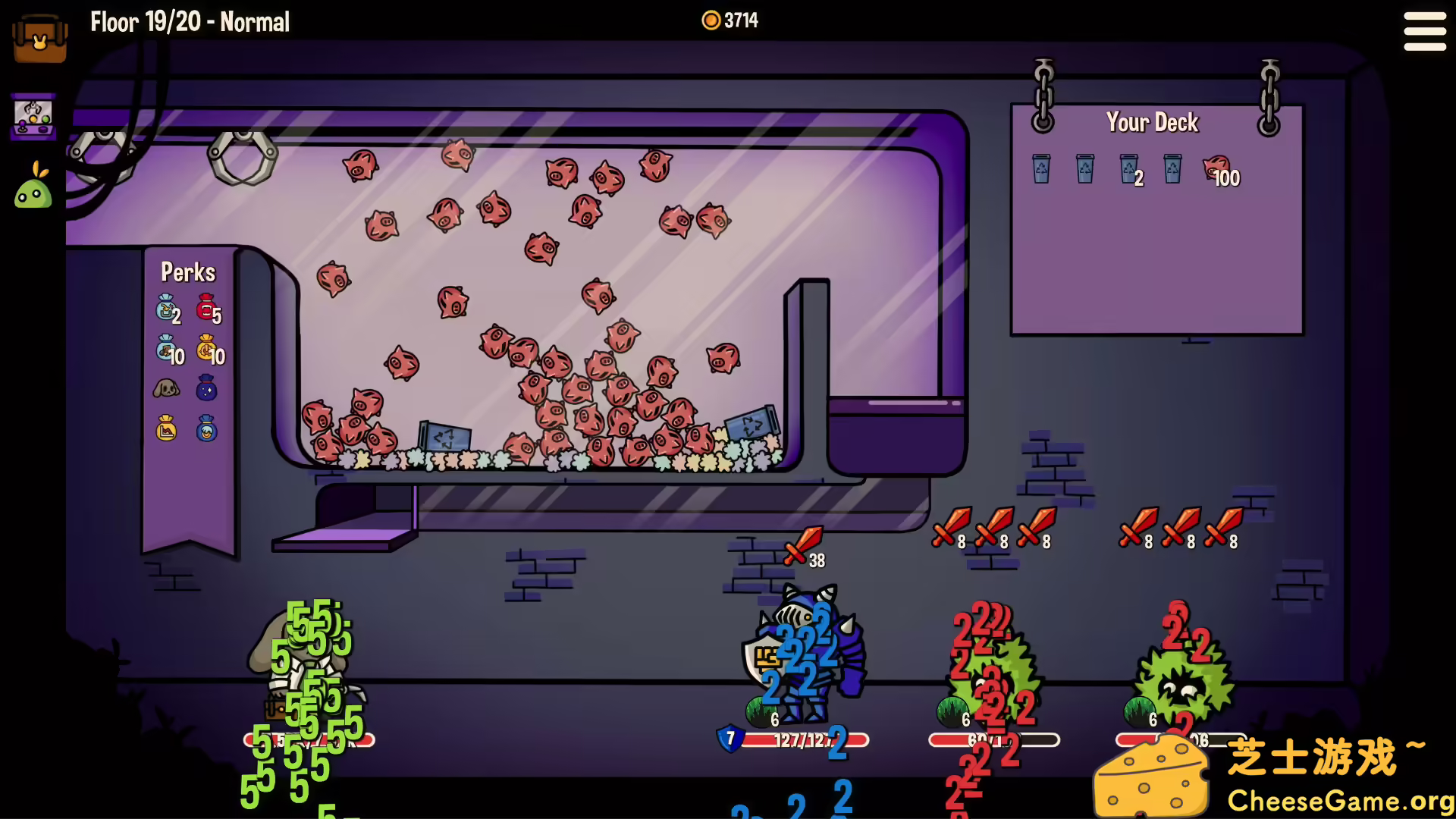This screenshot has width=1456, height=819.
Task: Select the Perks panel banner title
Action: (x=189, y=272)
